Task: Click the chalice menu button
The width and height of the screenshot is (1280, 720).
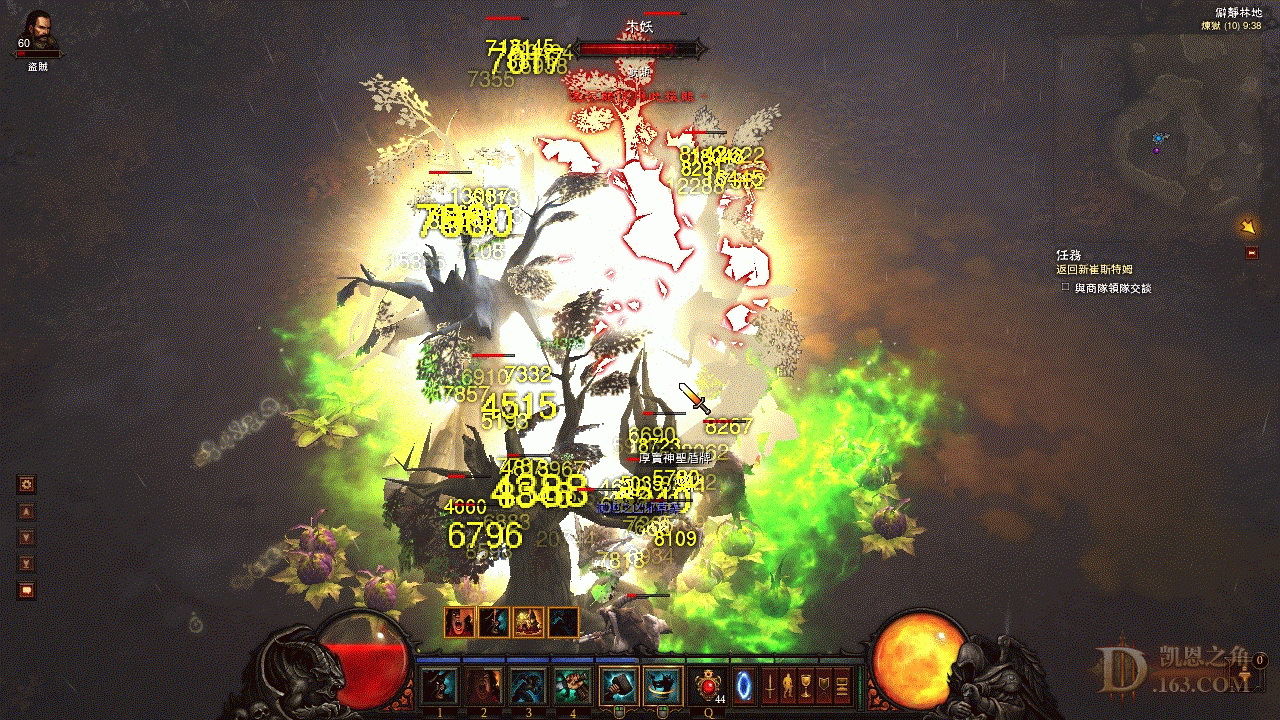Action: click(x=807, y=686)
